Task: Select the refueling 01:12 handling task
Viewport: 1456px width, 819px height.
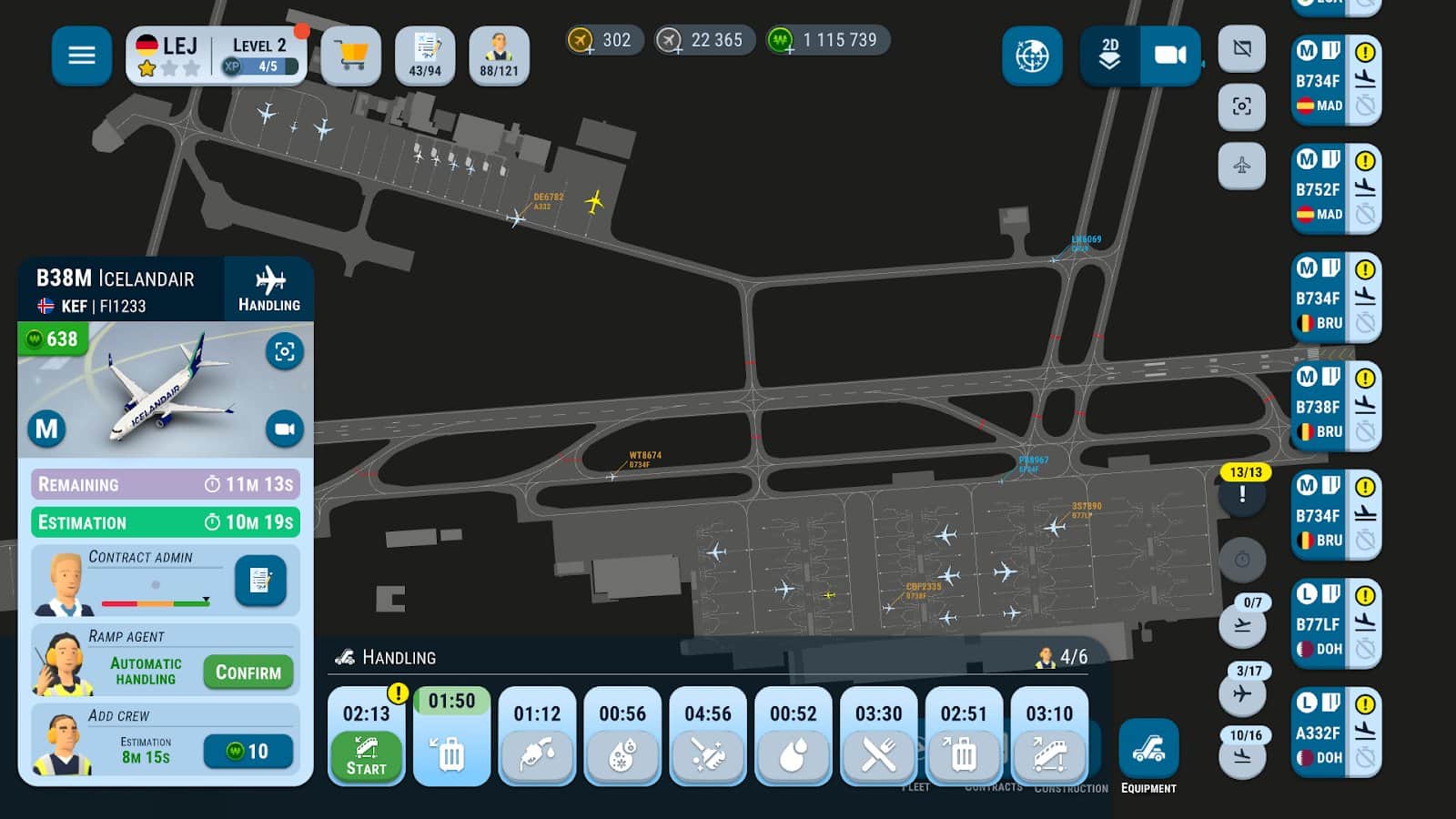Action: (x=537, y=736)
